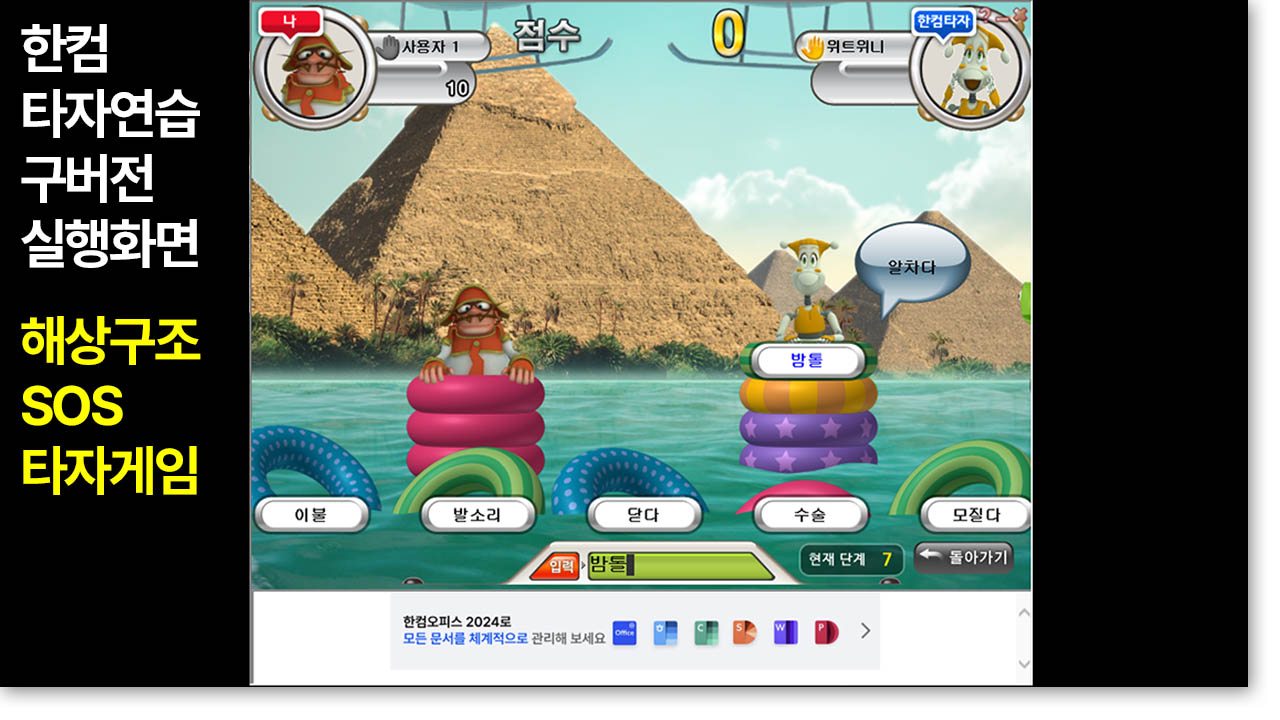Open the red P presentation icon
The width and height of the screenshot is (1280, 720).
(824, 632)
